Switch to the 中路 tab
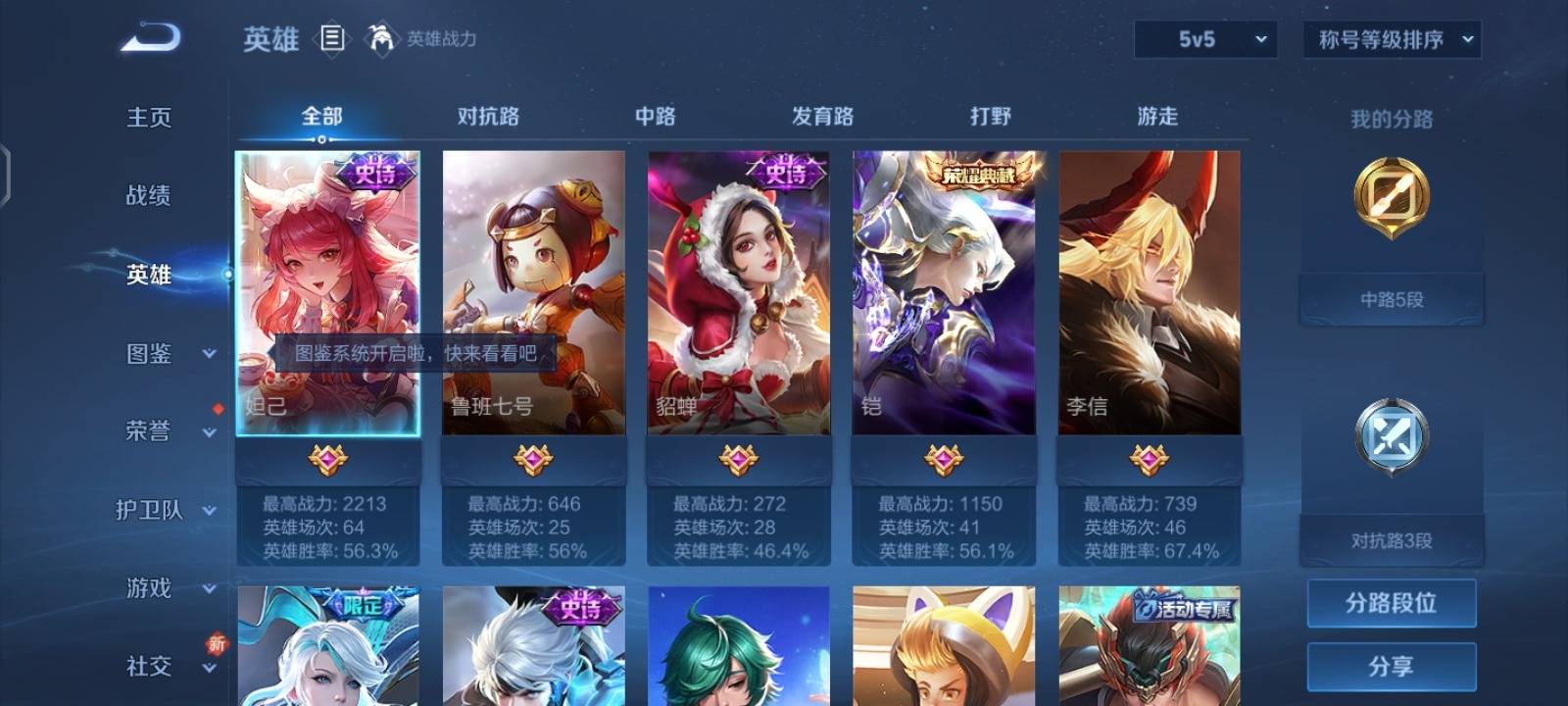Screen dimensions: 1568x706 tap(655, 117)
